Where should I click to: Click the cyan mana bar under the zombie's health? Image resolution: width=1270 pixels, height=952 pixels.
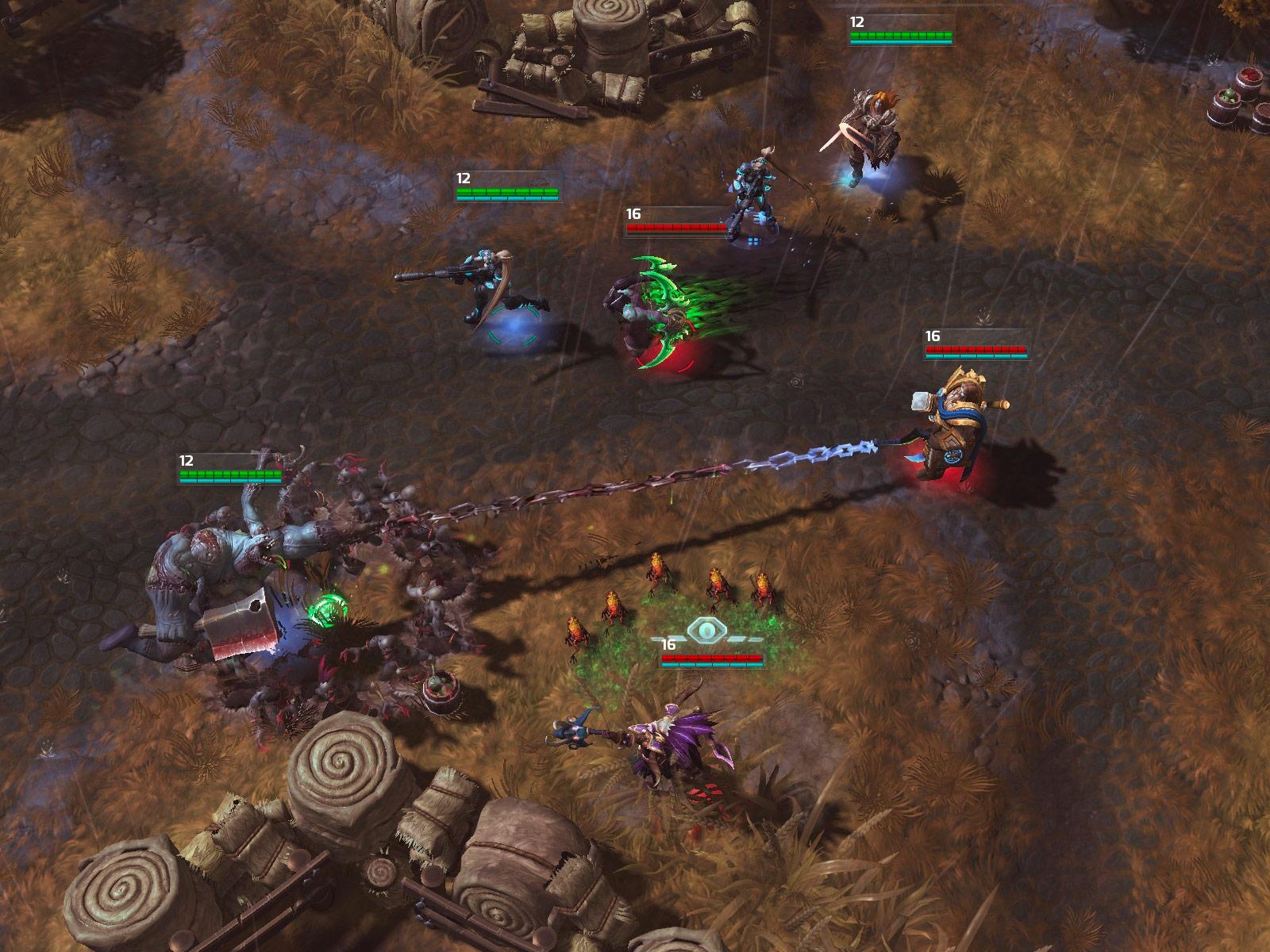pyautogui.click(x=230, y=480)
